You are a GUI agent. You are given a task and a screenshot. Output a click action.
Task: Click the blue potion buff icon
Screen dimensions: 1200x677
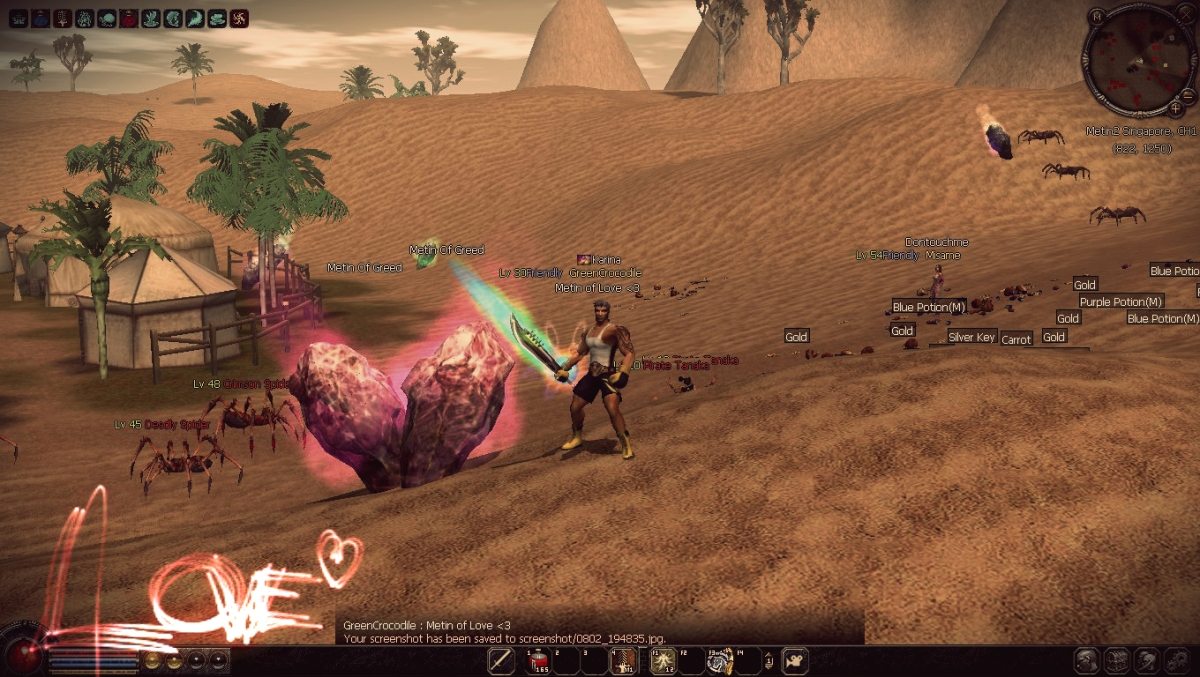click(x=40, y=18)
